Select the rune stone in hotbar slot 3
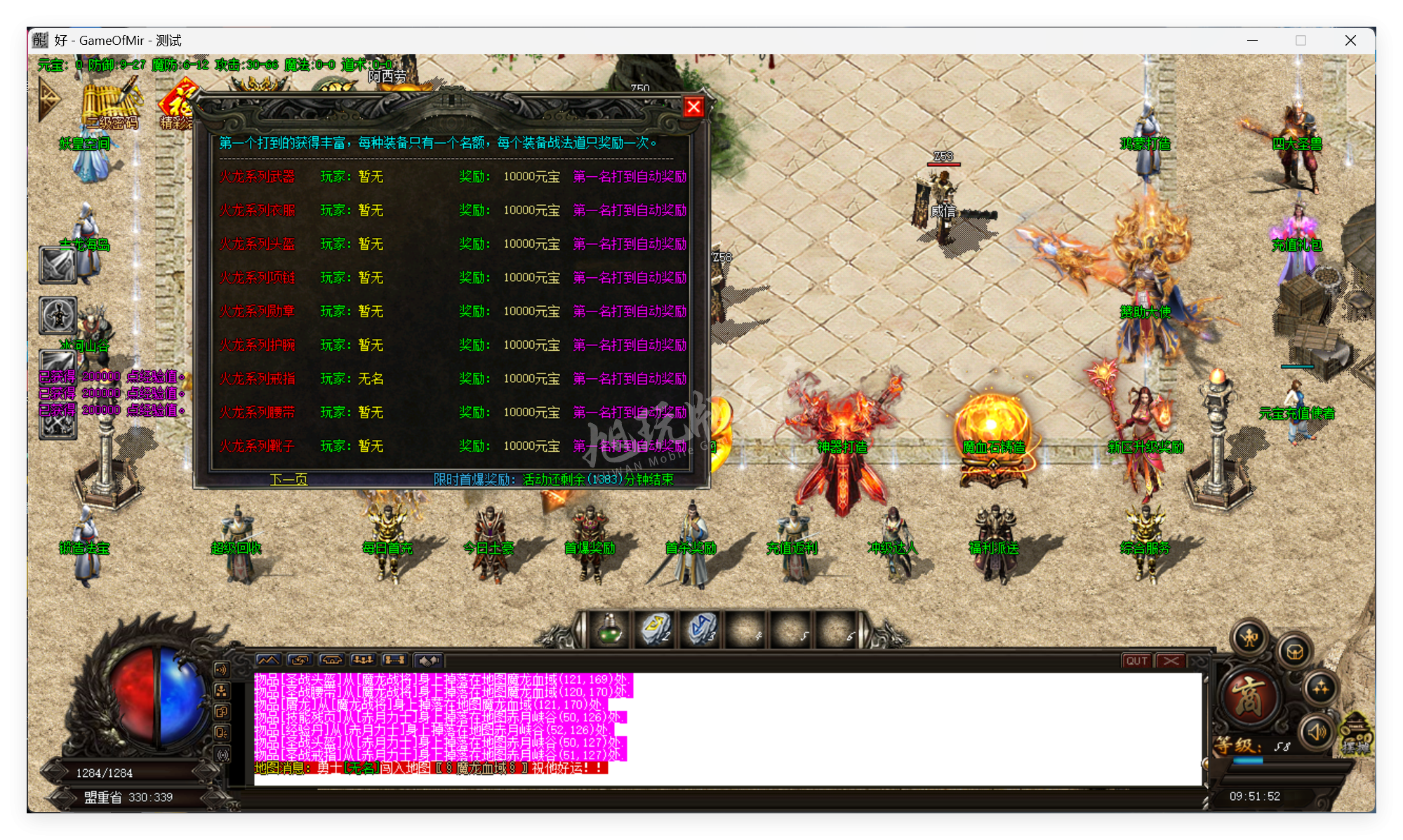 (701, 629)
